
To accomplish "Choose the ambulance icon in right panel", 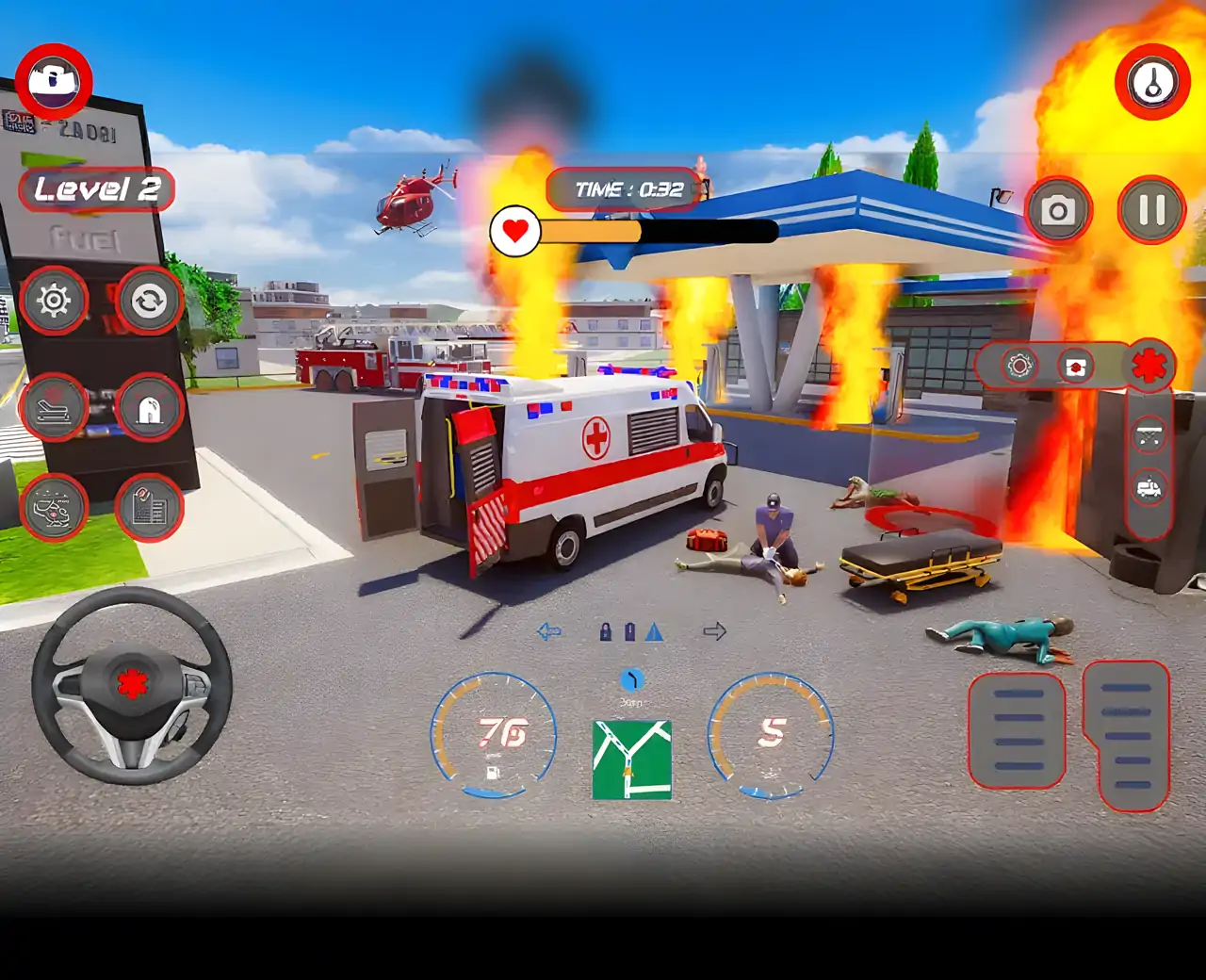I will click(x=1149, y=488).
